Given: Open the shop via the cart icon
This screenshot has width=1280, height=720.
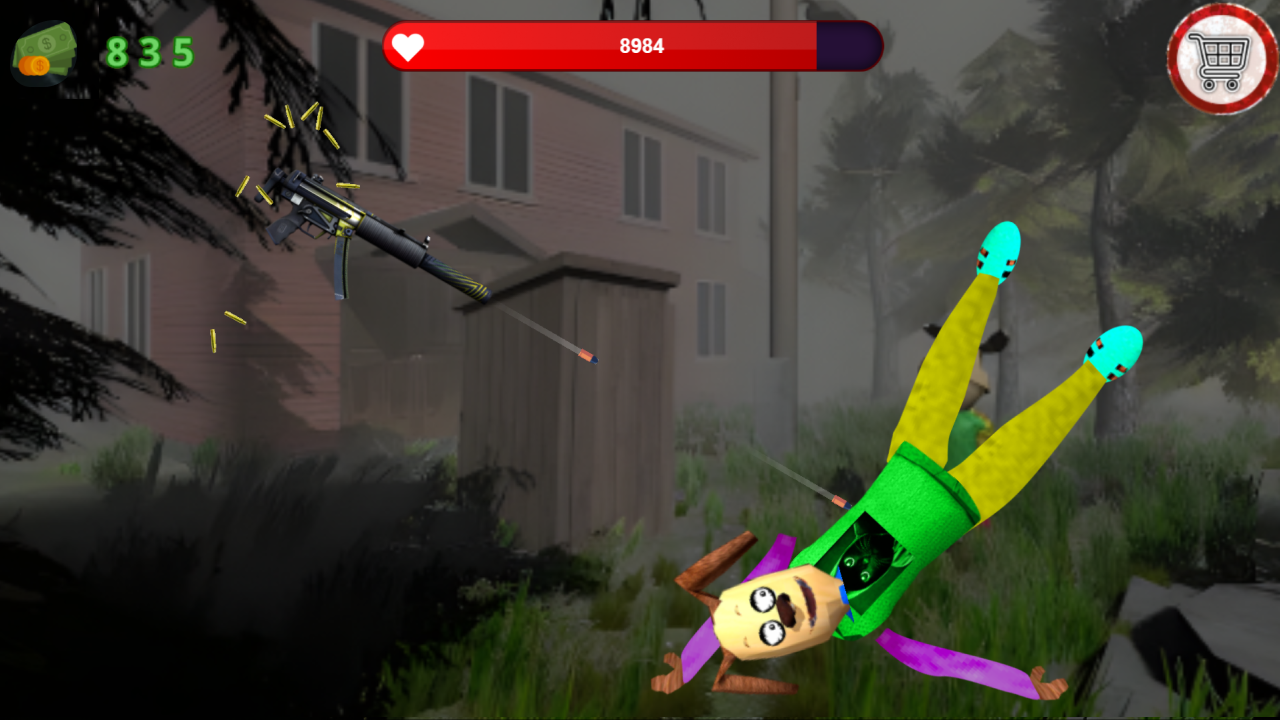Looking at the screenshot, I should pyautogui.click(x=1218, y=55).
